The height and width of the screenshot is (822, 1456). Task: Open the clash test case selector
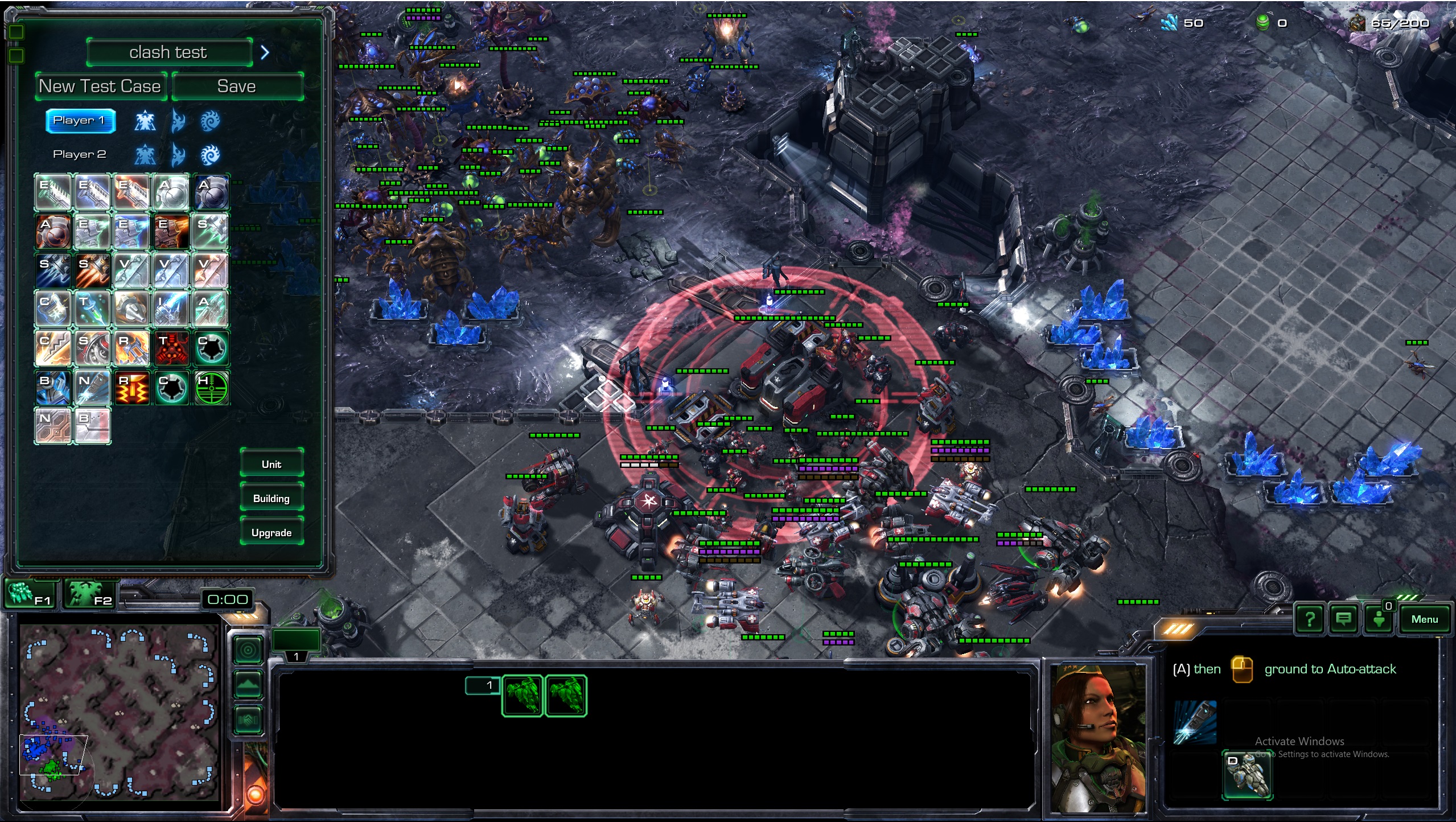tap(169, 52)
